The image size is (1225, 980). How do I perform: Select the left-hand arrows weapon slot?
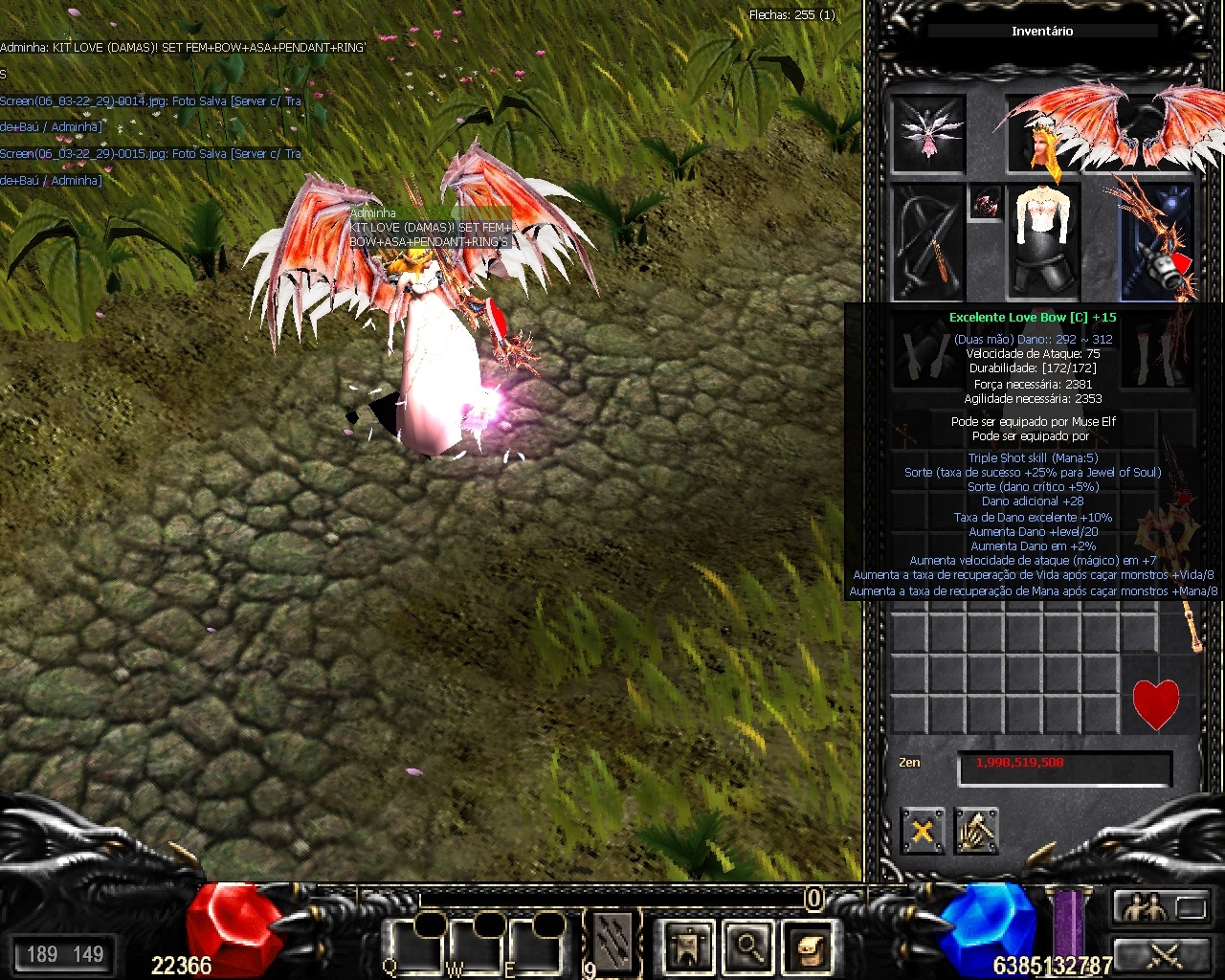(x=927, y=241)
